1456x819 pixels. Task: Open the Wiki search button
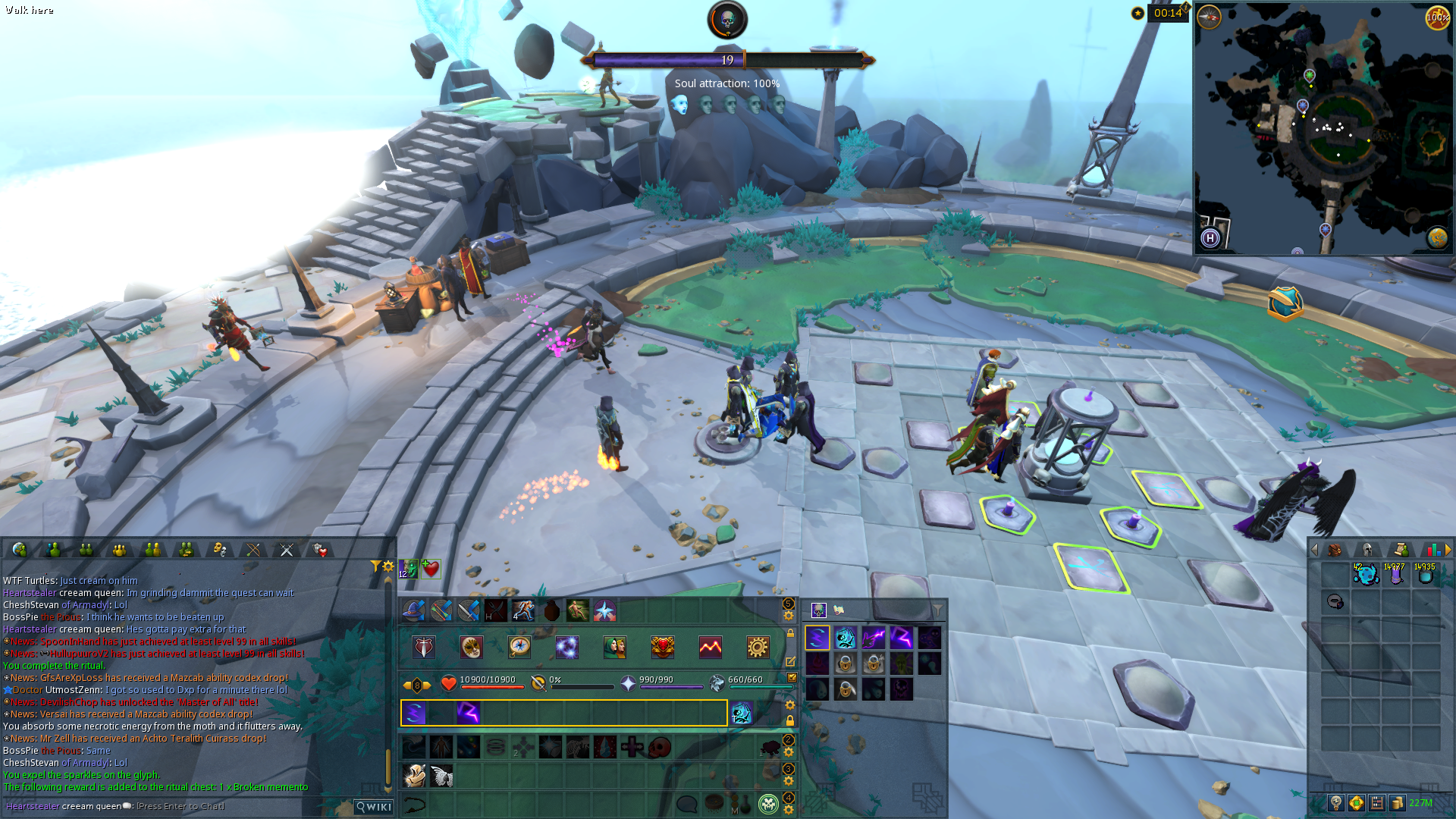pyautogui.click(x=375, y=807)
